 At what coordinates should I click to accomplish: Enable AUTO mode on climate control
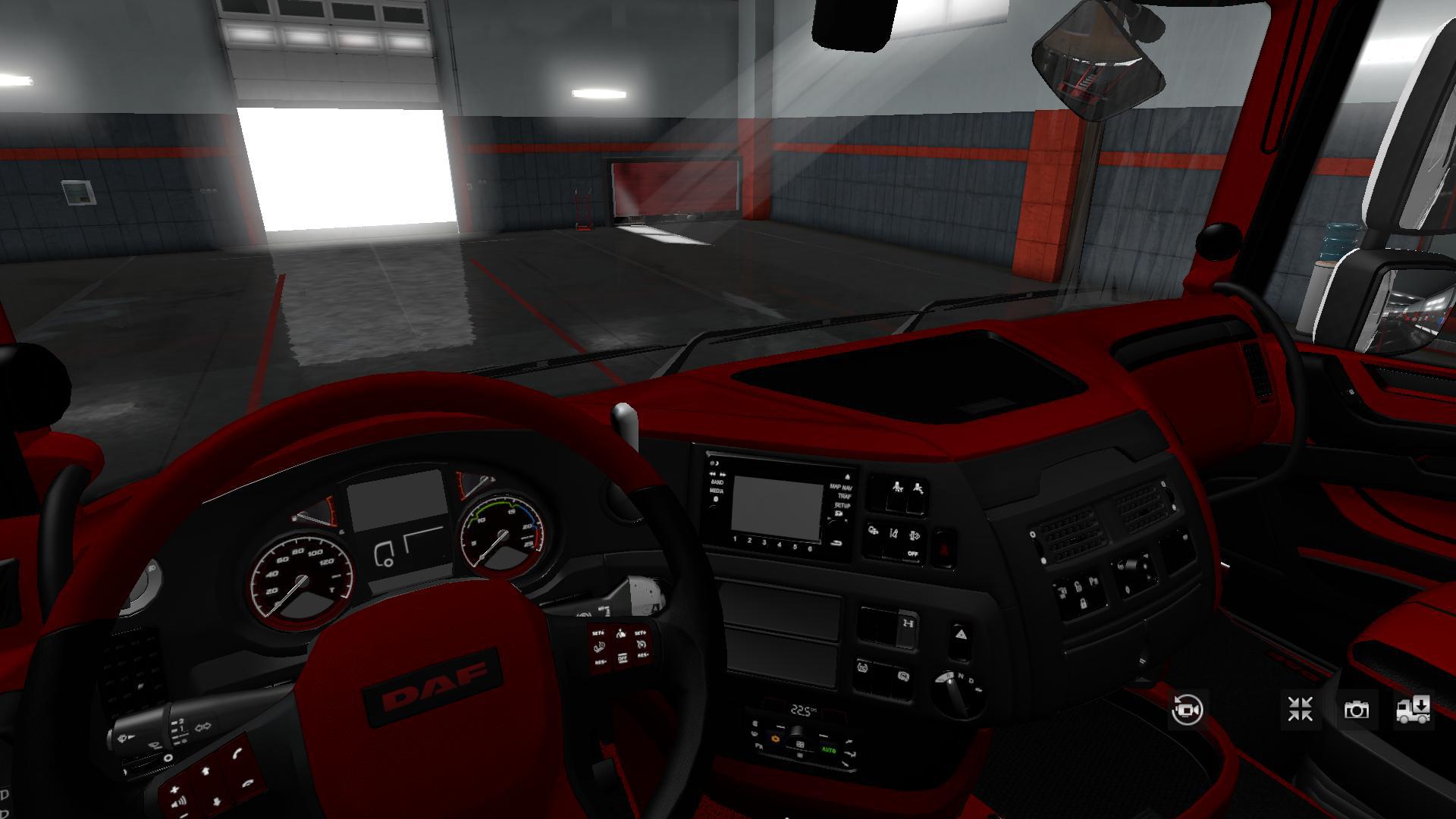829,749
